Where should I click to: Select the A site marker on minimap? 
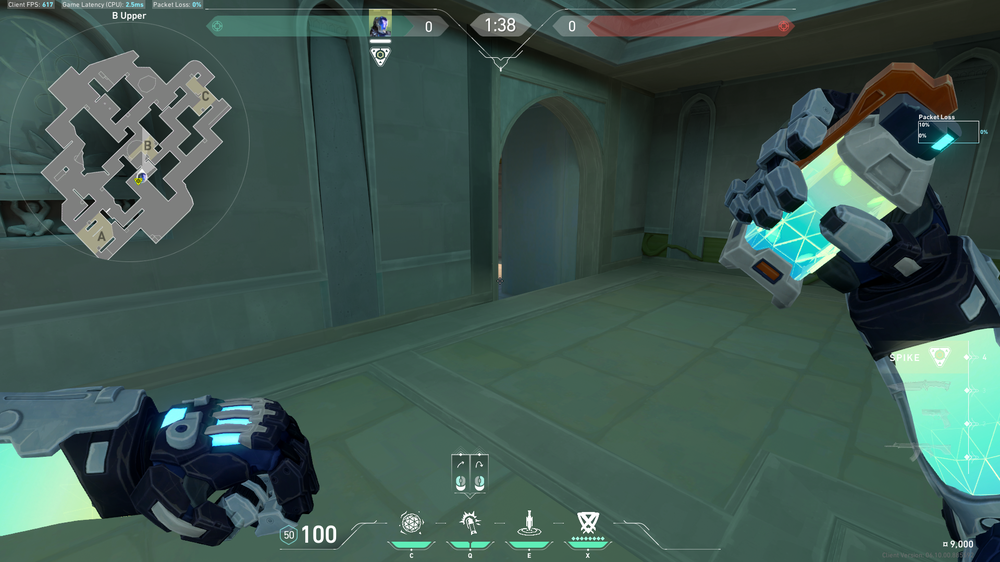coord(101,236)
